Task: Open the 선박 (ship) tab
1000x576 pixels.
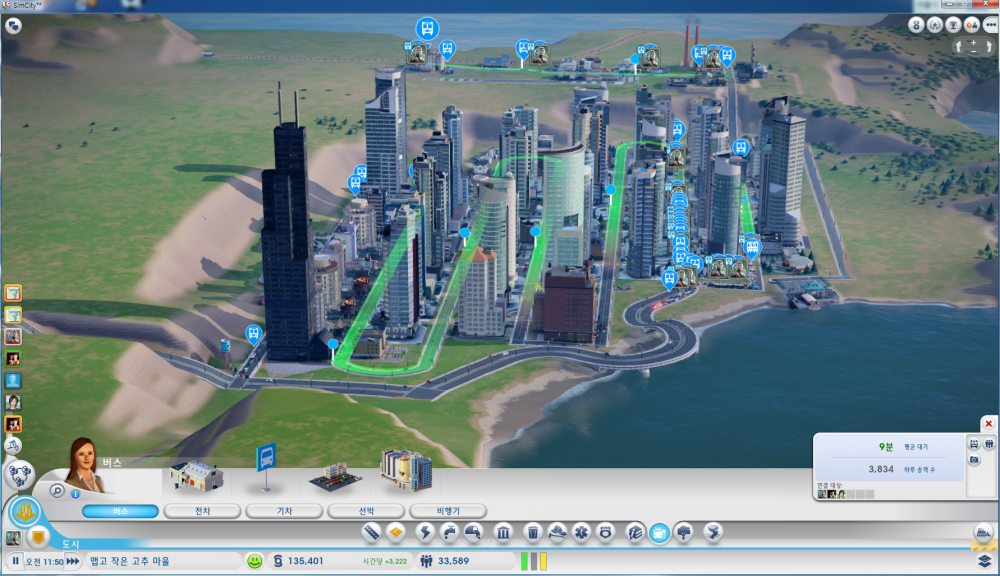Action: pyautogui.click(x=366, y=511)
